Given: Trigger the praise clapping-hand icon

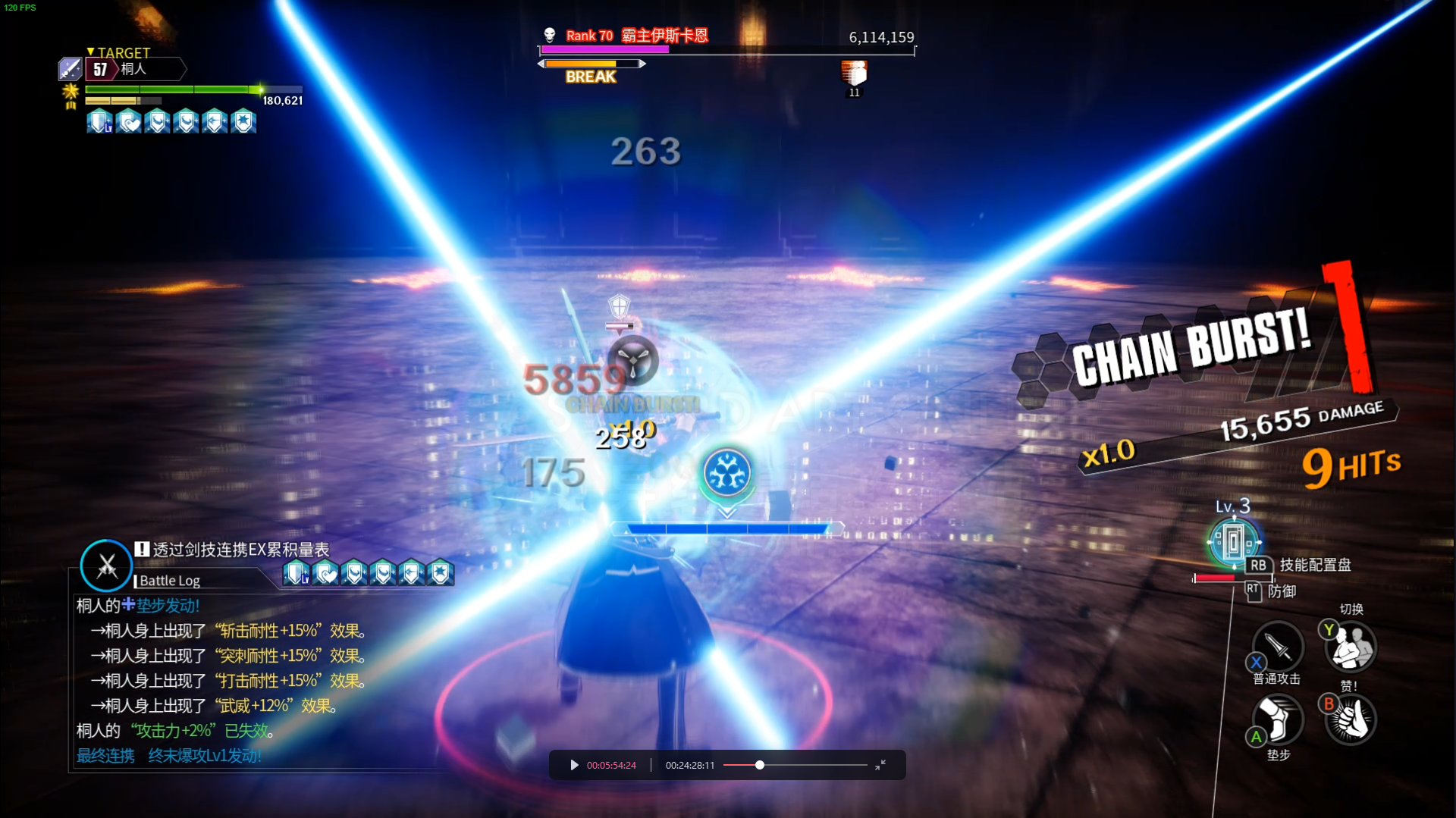Looking at the screenshot, I should click(1351, 719).
